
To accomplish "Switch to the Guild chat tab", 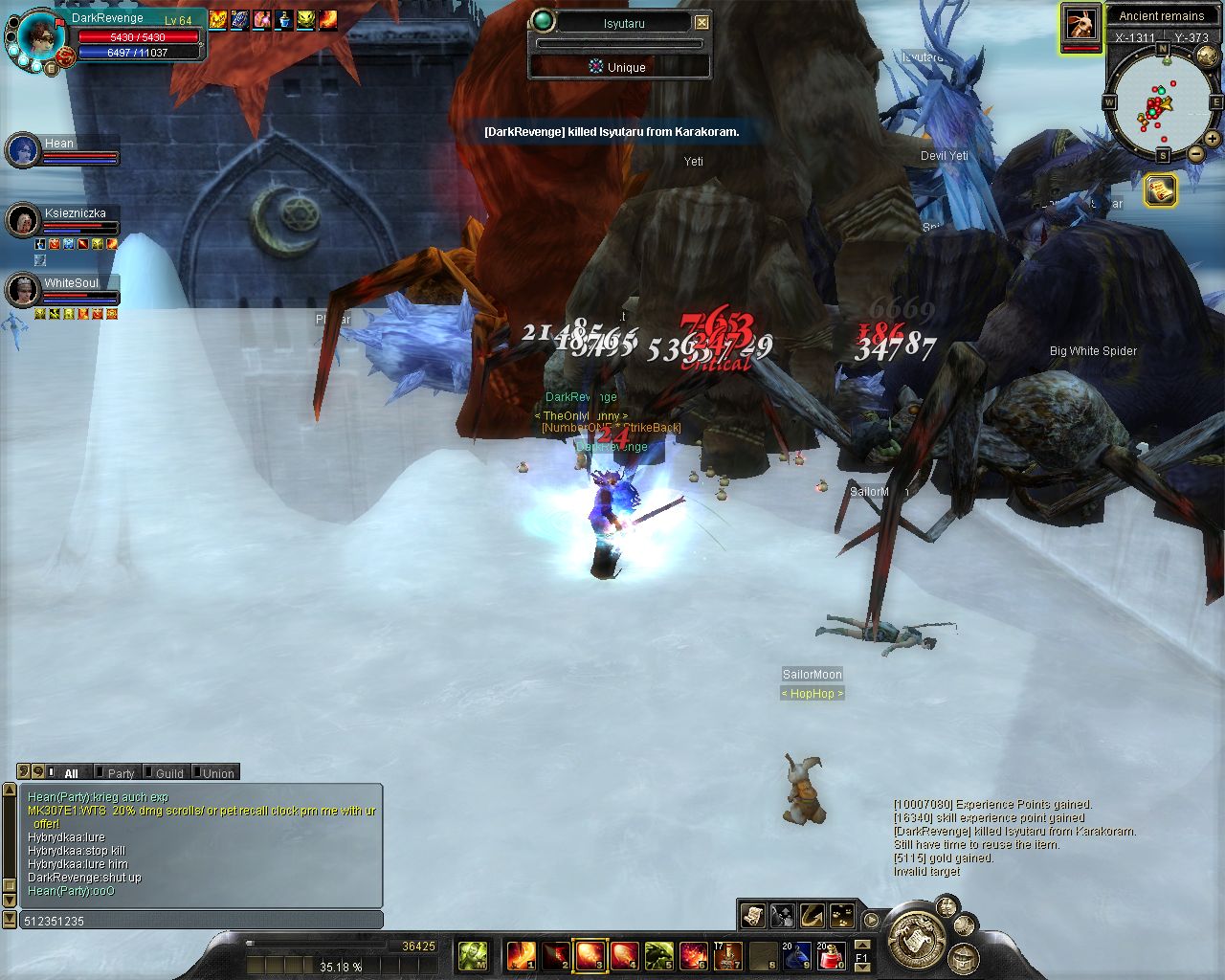I will (x=168, y=773).
